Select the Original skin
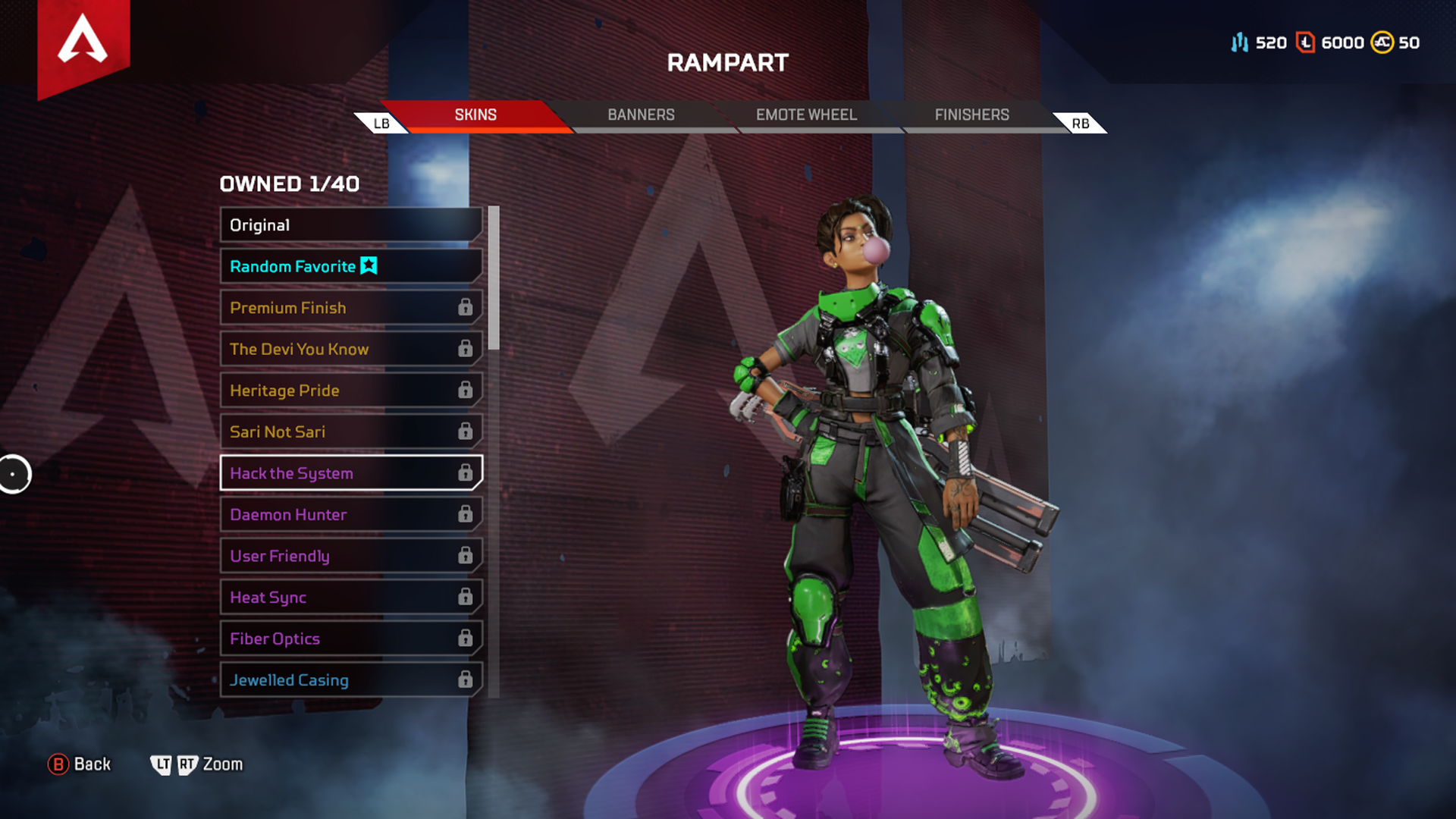 tap(351, 225)
